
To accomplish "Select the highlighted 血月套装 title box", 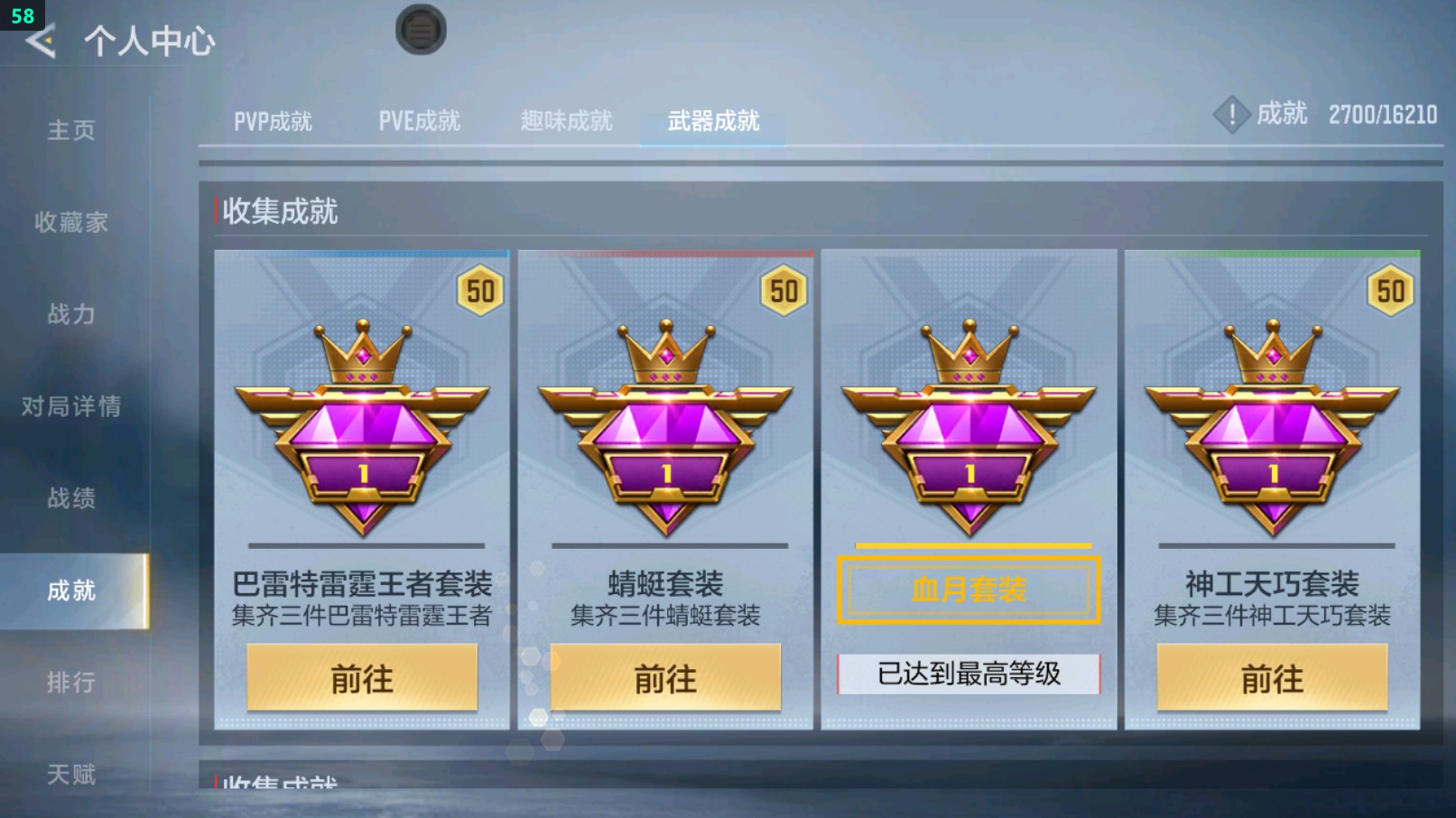I will tap(969, 591).
